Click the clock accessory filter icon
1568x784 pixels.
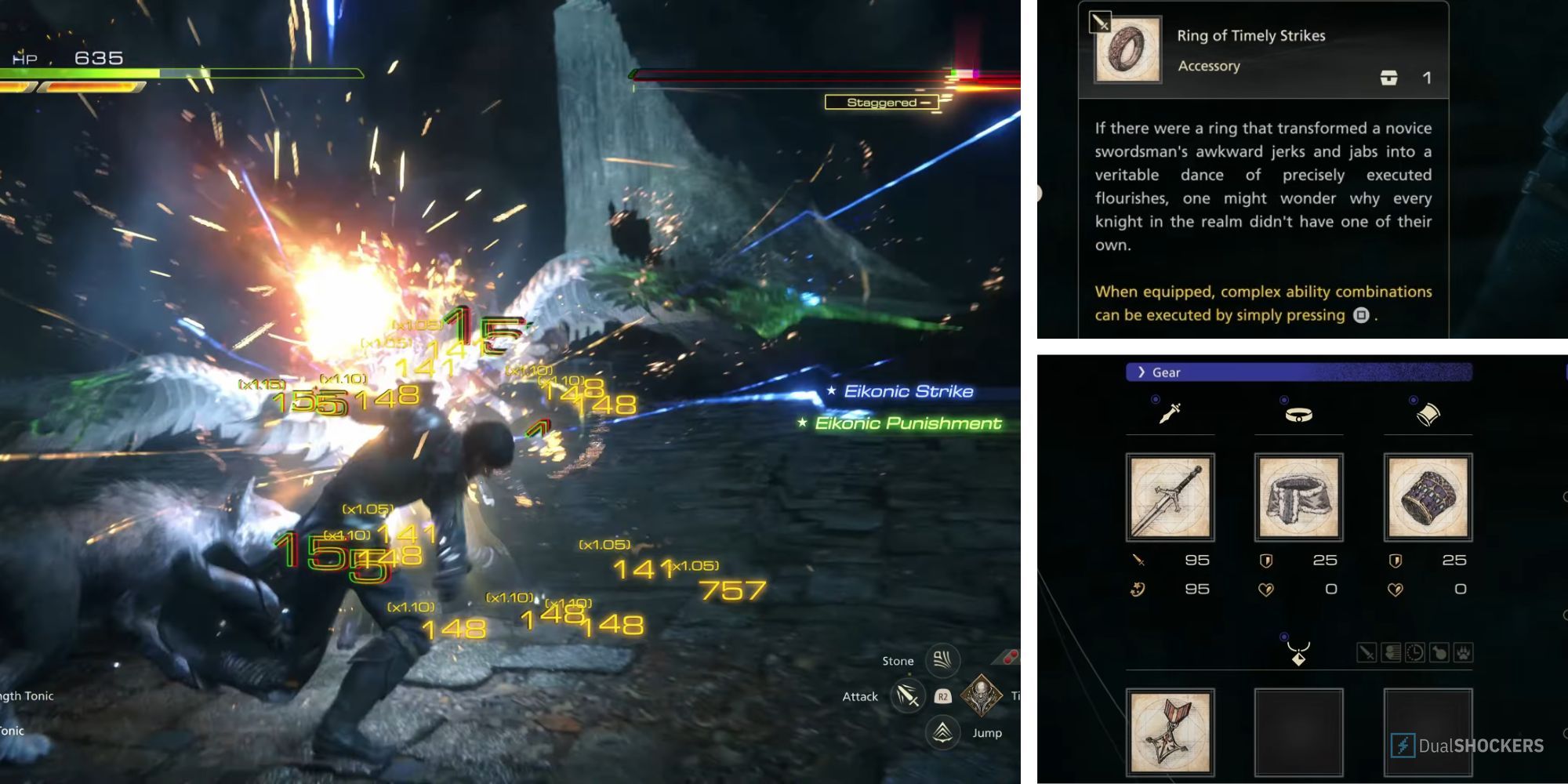click(x=1414, y=652)
